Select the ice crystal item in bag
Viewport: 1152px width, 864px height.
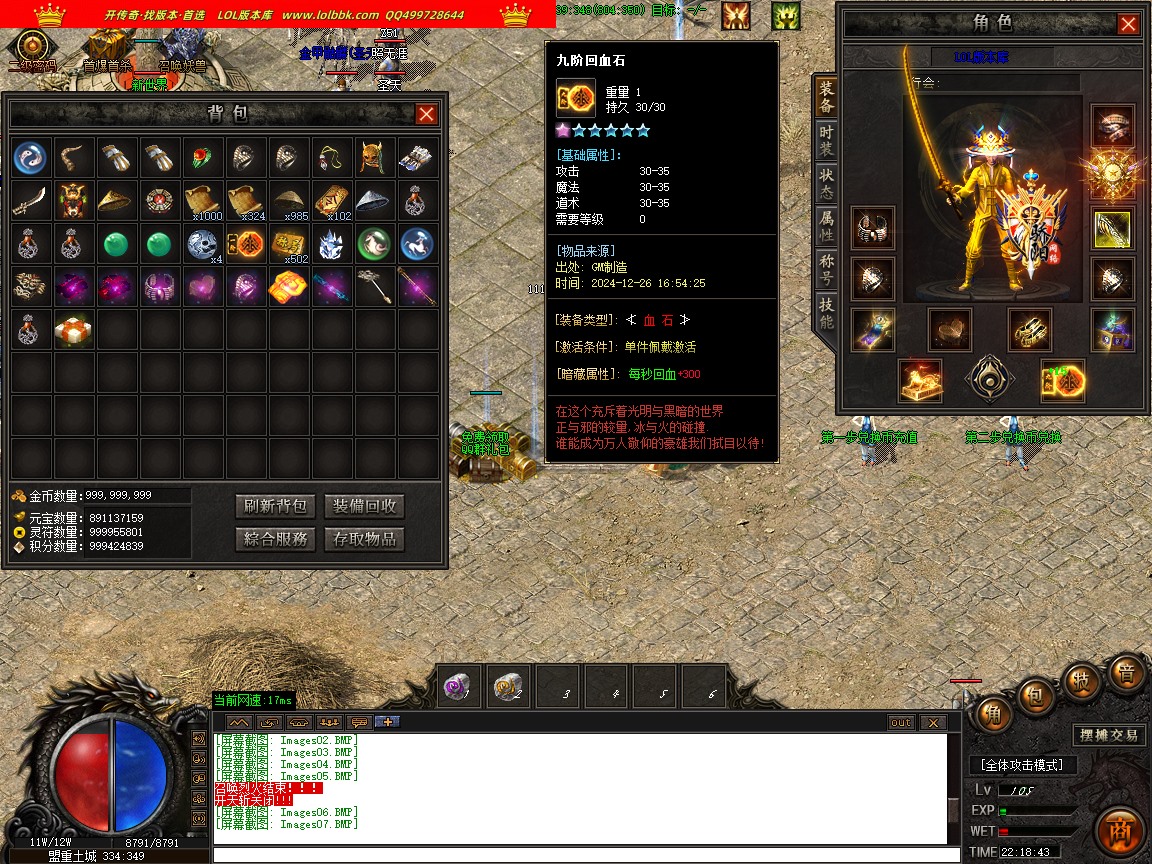[x=331, y=243]
